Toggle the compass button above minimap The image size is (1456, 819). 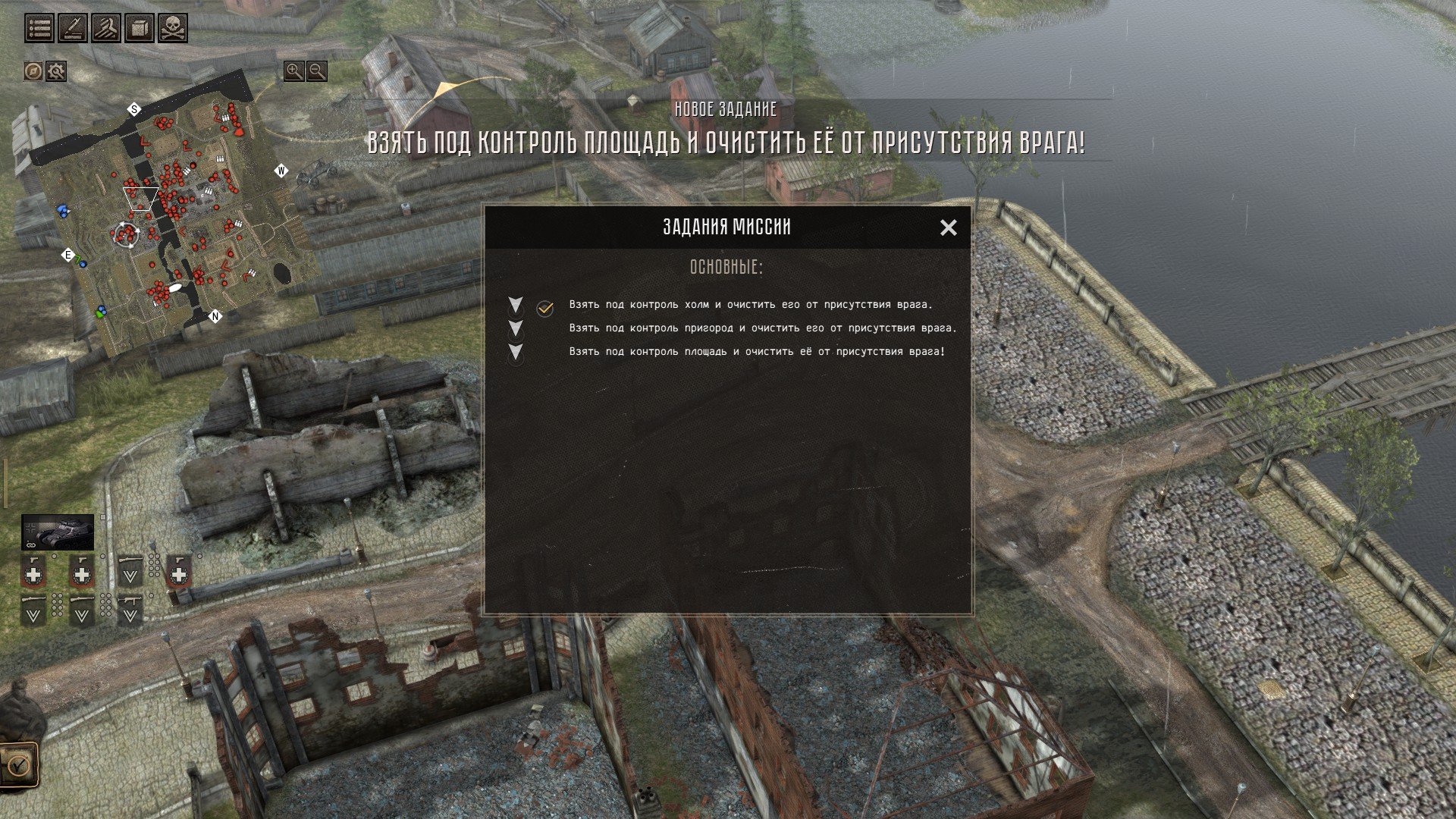[33, 71]
